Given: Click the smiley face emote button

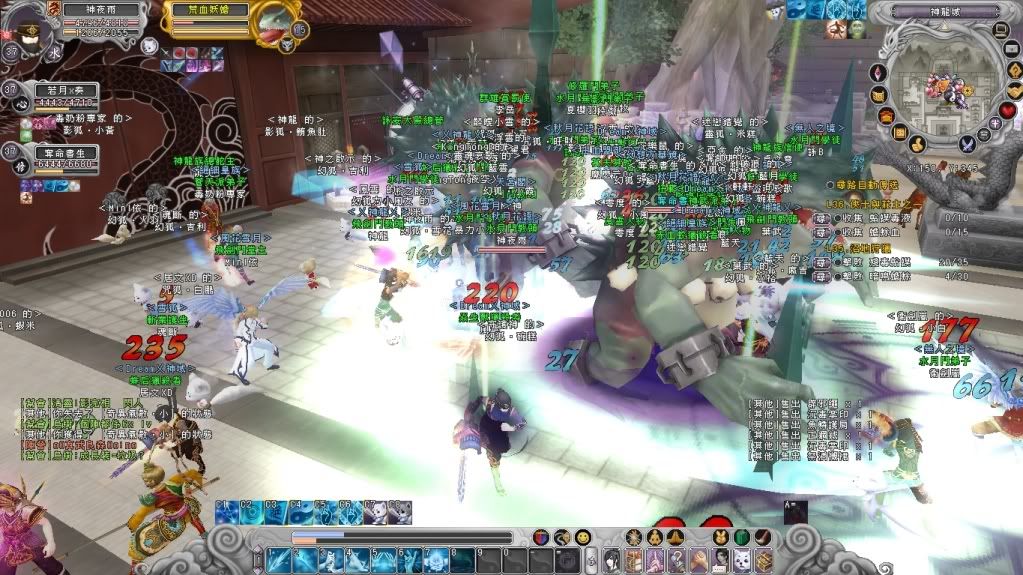Looking at the screenshot, I should [x=582, y=538].
